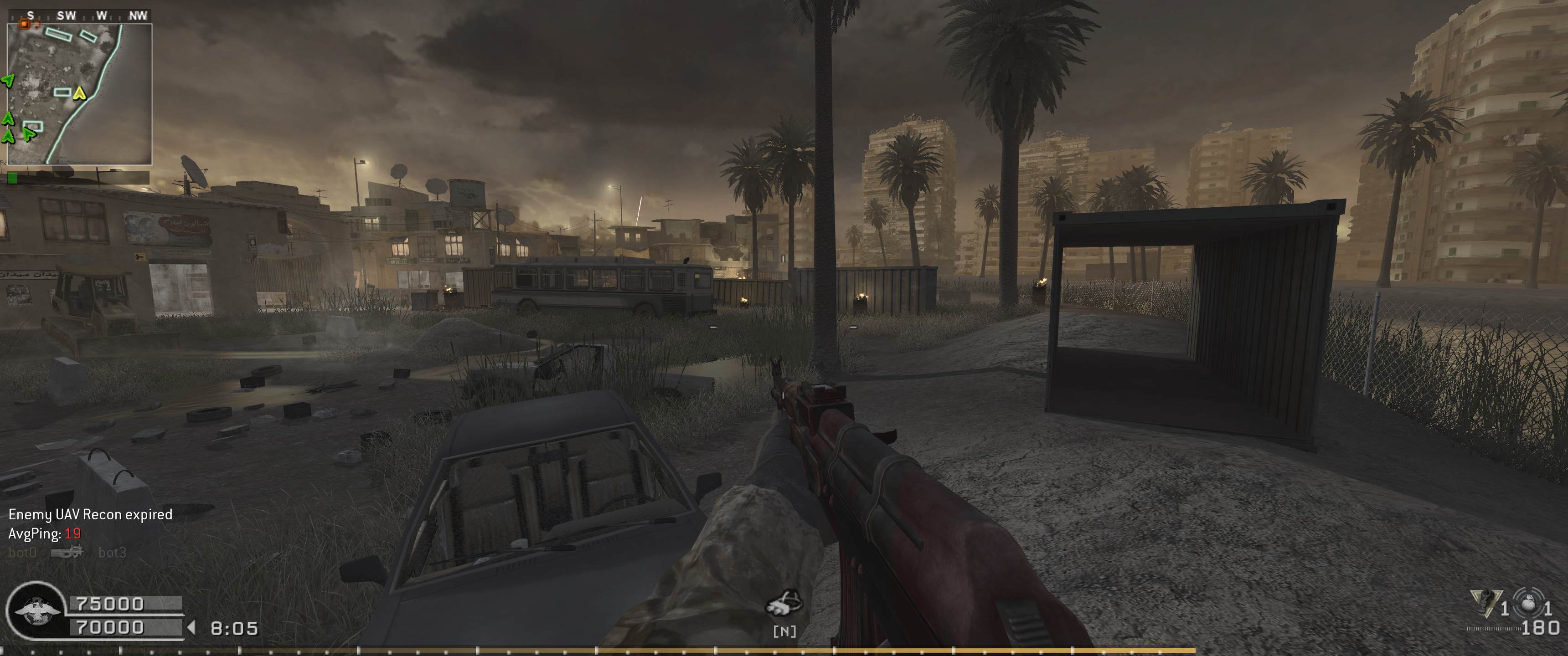This screenshot has width=1568, height=656.
Task: Select the frag grenade icon
Action: (1528, 604)
